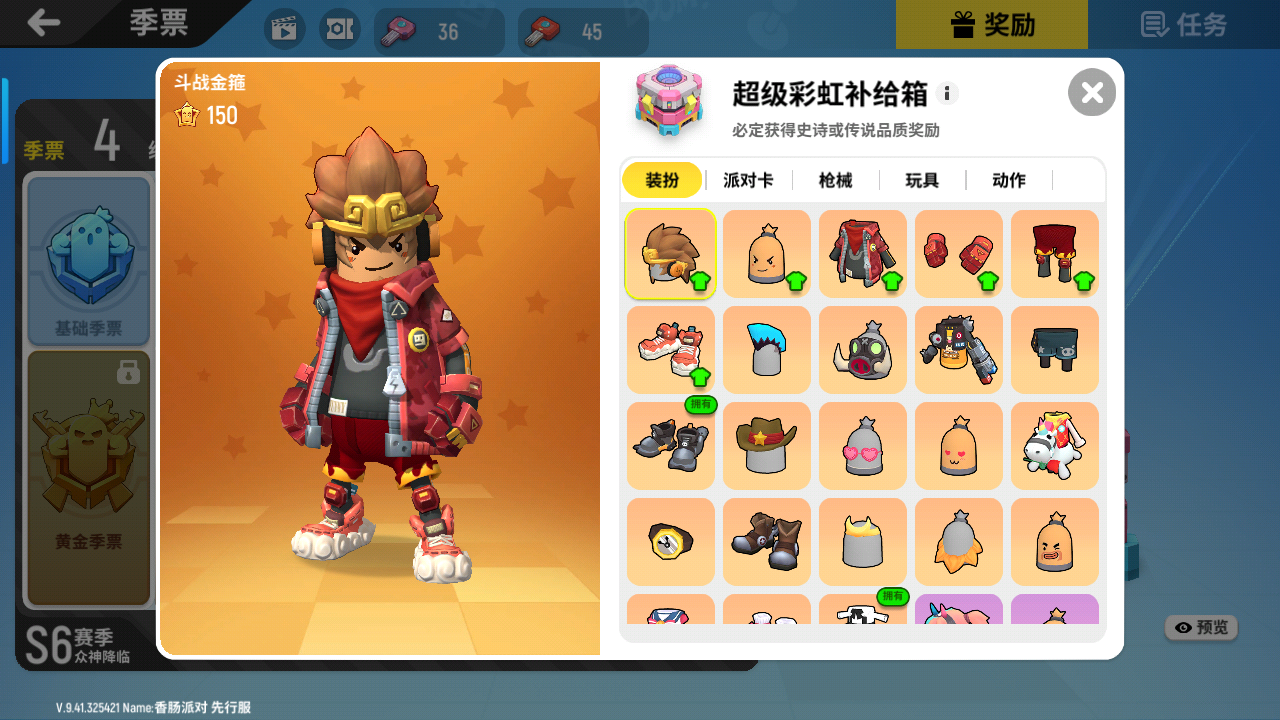Choose the red sneakers item
This screenshot has height=720, width=1280.
(x=670, y=349)
